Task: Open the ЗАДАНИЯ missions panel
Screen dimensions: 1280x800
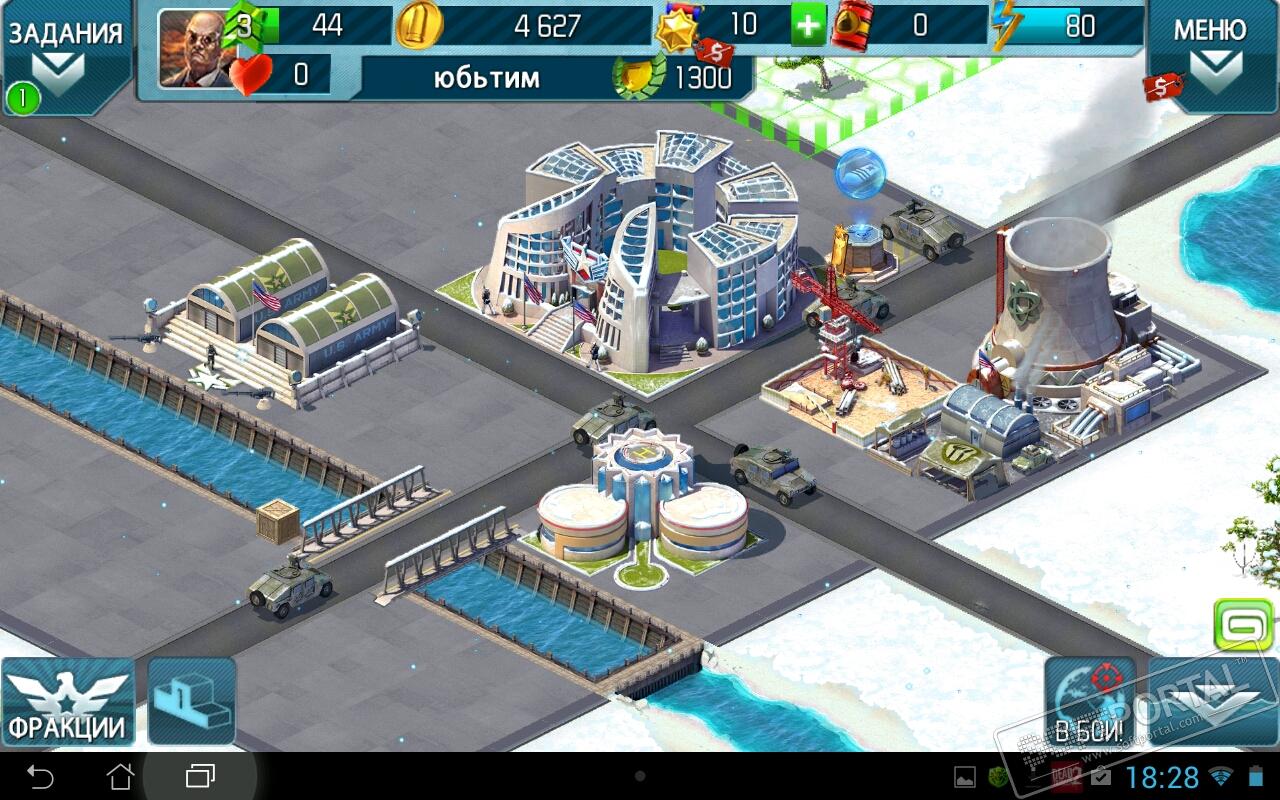Action: click(66, 55)
